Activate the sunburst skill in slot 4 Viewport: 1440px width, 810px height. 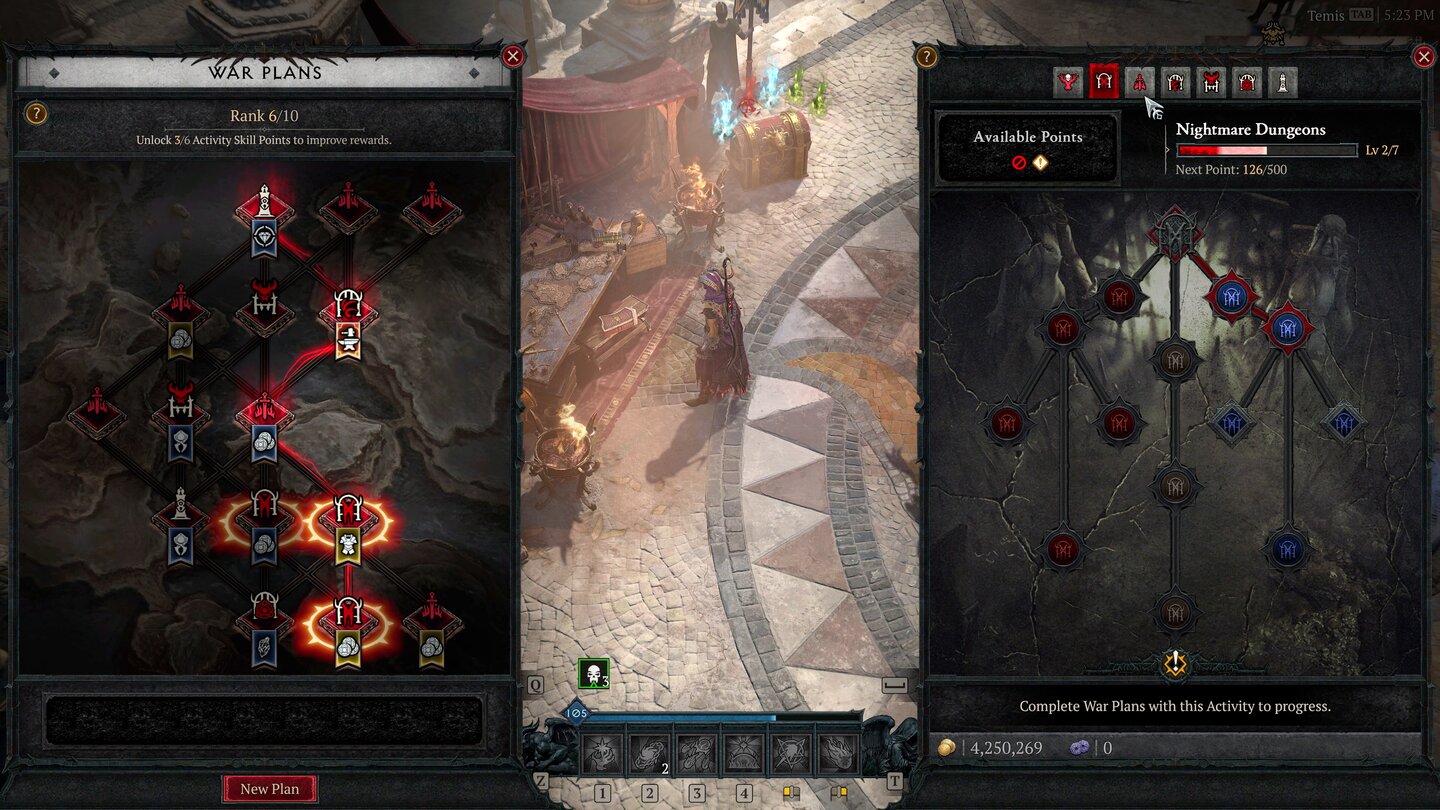point(744,753)
